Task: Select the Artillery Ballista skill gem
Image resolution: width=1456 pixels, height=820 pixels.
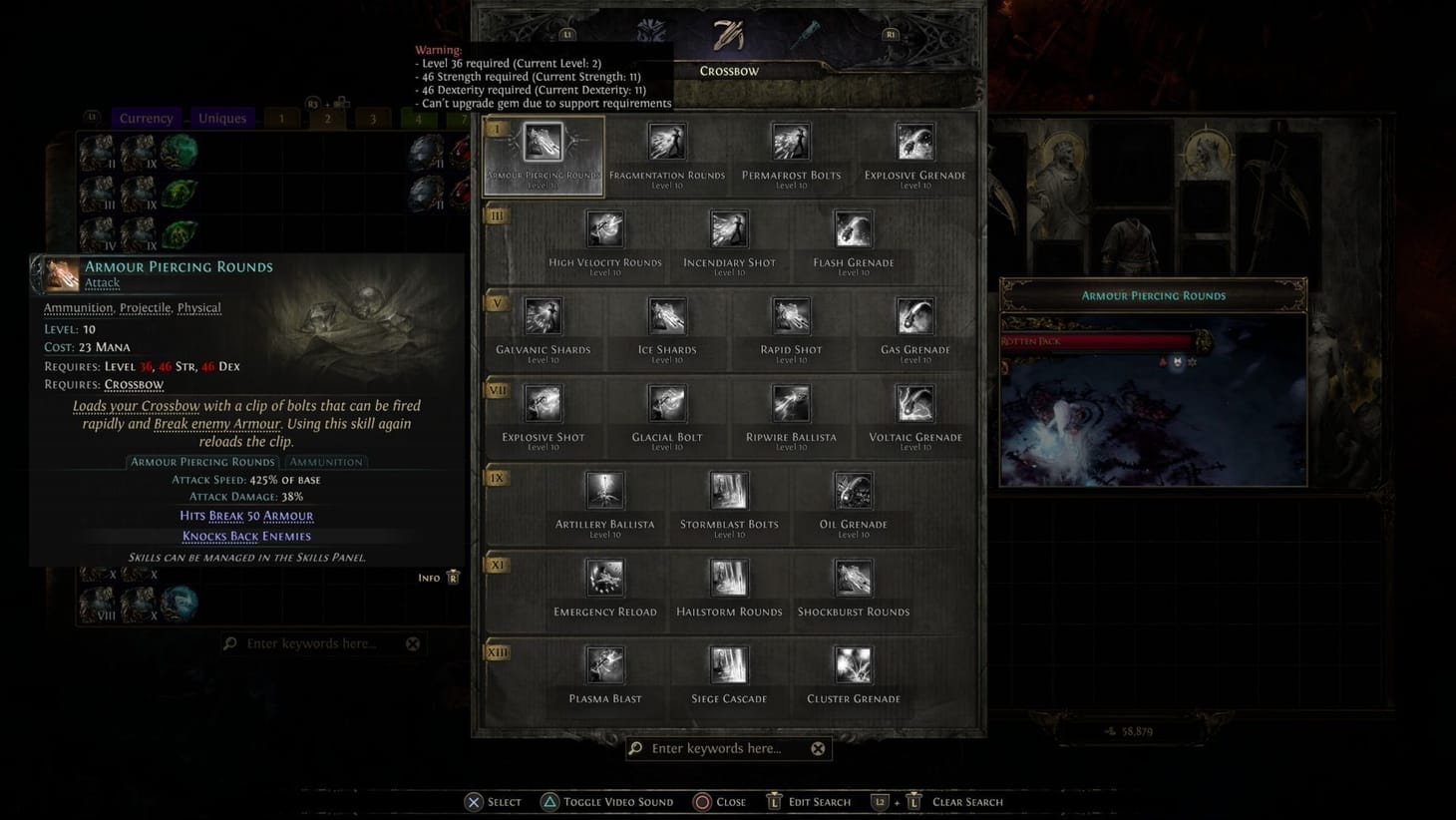Action: click(604, 490)
